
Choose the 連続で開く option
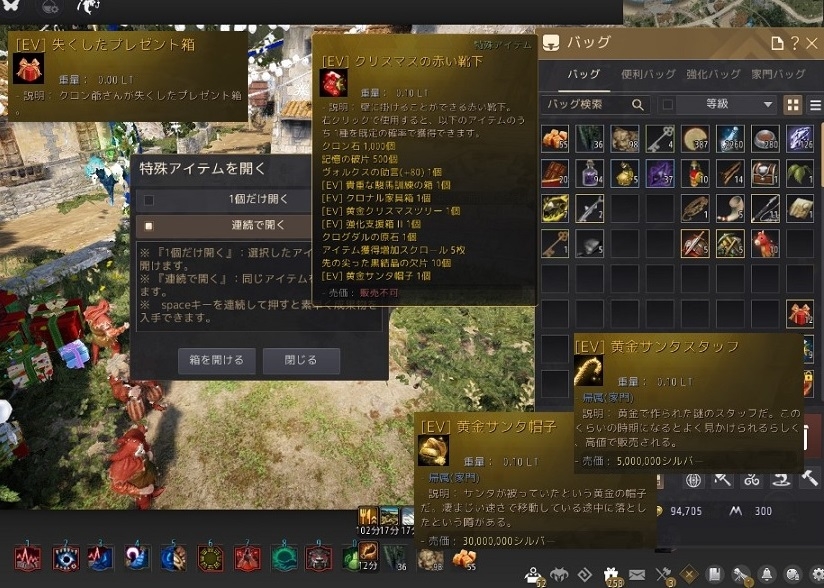click(x=259, y=226)
